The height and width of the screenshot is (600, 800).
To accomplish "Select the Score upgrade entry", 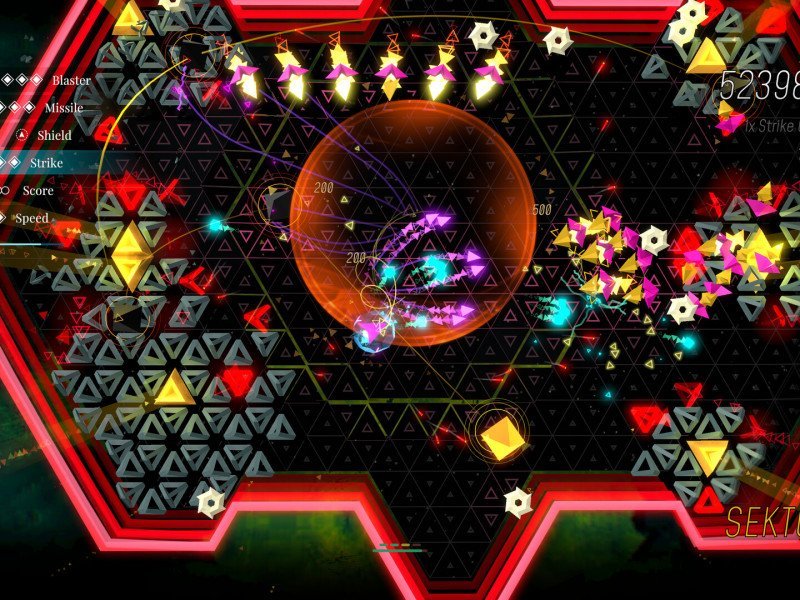I will click(x=38, y=190).
